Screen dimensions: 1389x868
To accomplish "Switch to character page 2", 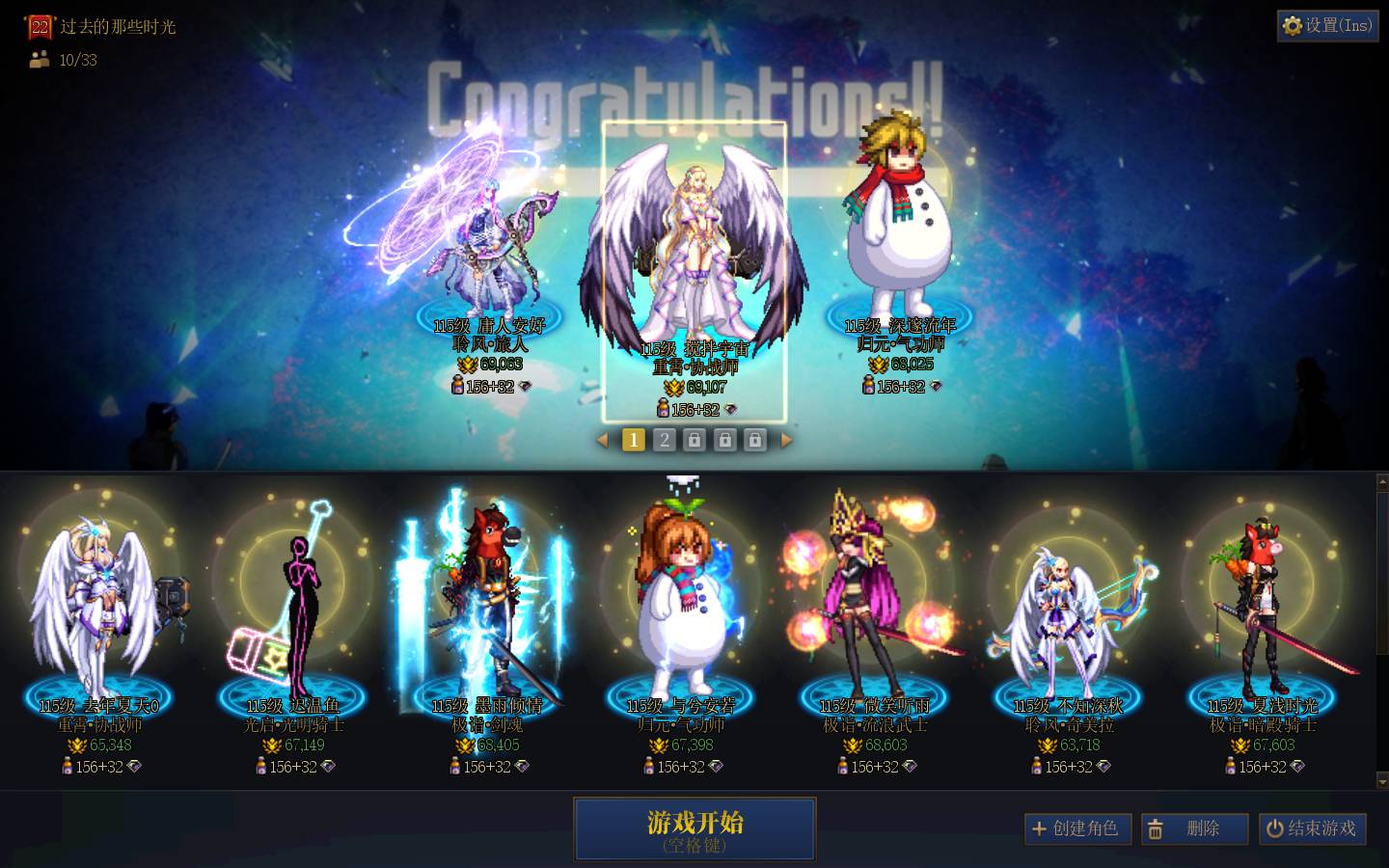I will (665, 440).
